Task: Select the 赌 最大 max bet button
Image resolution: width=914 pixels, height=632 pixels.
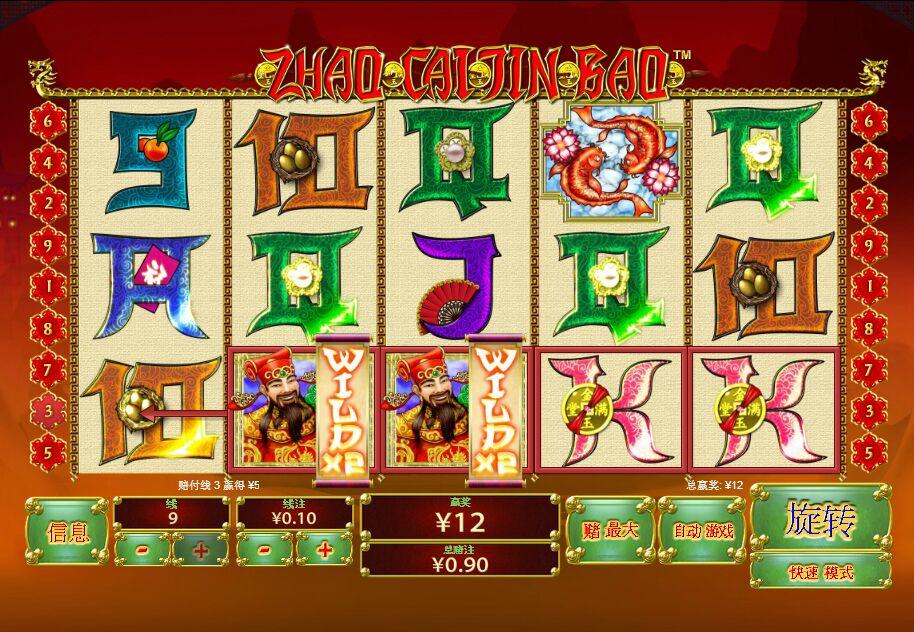Action: [609, 530]
